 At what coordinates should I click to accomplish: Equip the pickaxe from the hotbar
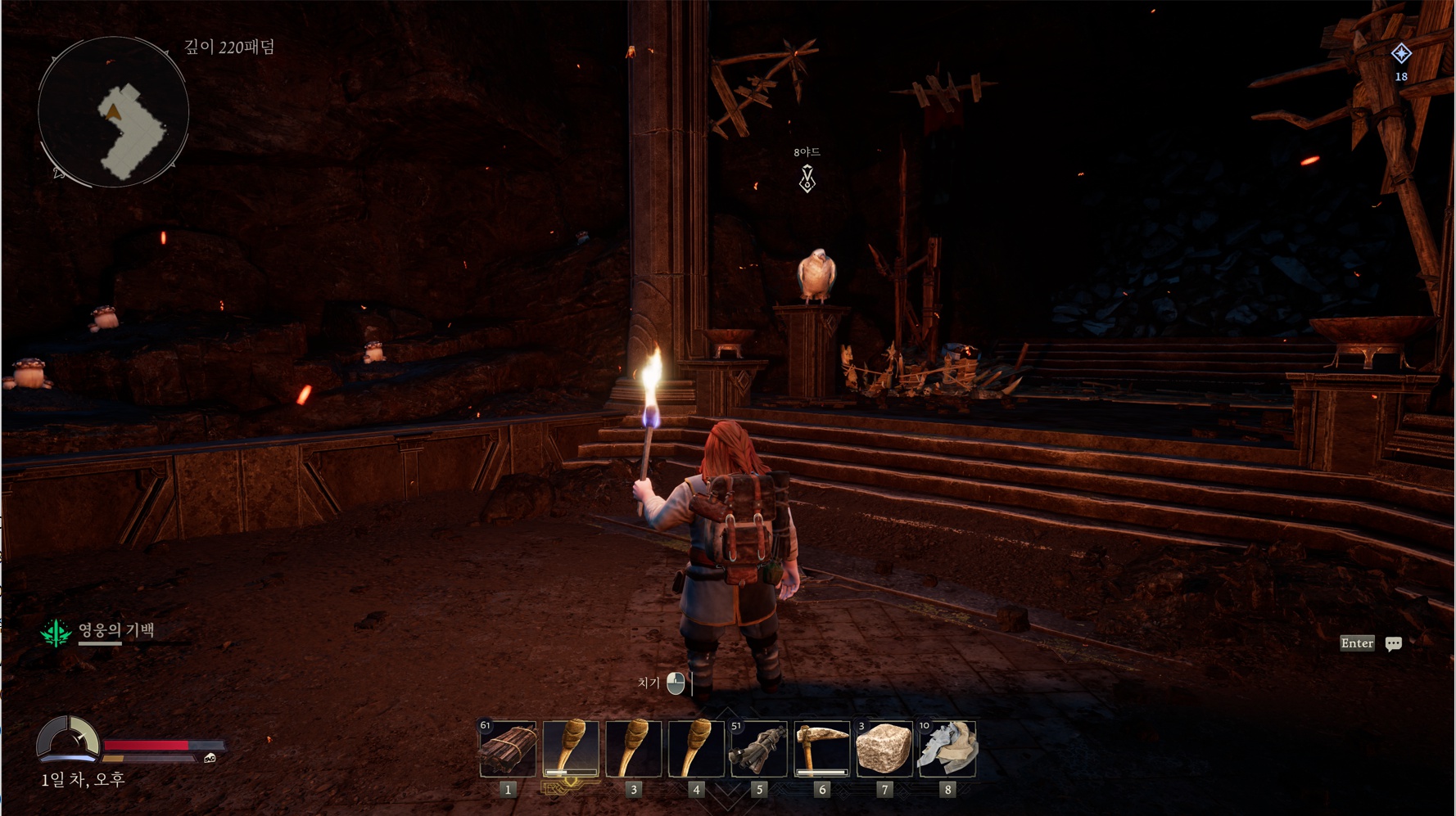821,748
